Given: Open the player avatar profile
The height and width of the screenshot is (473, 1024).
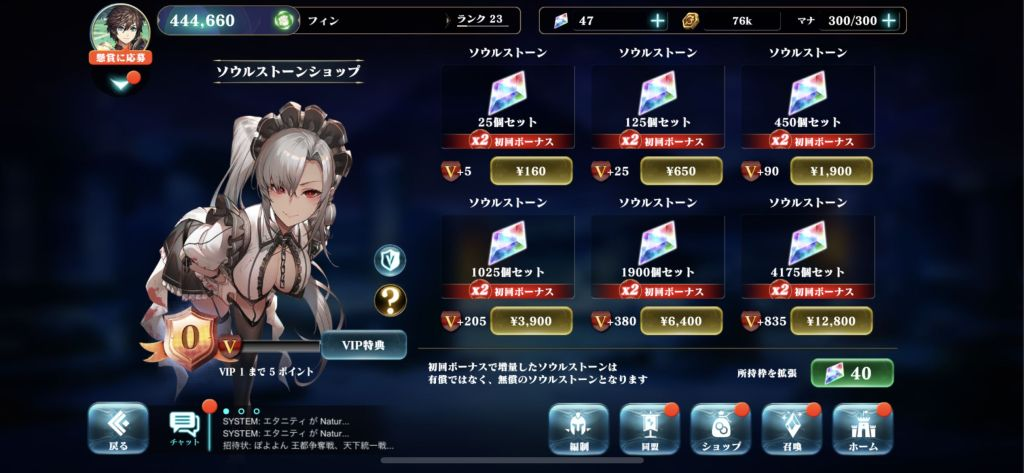Looking at the screenshot, I should click(x=120, y=28).
